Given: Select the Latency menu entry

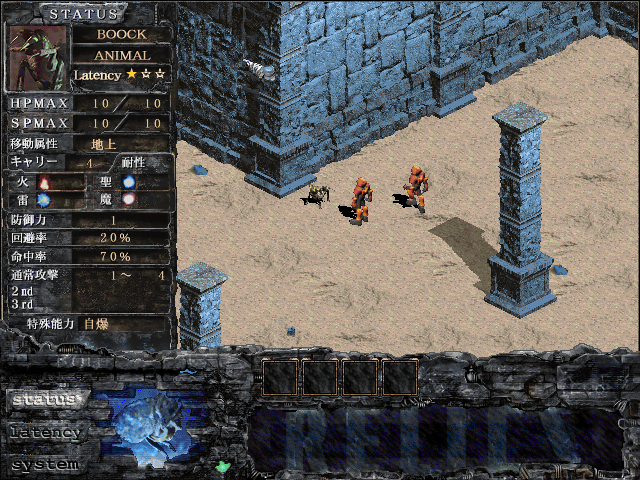Looking at the screenshot, I should coord(44,433).
